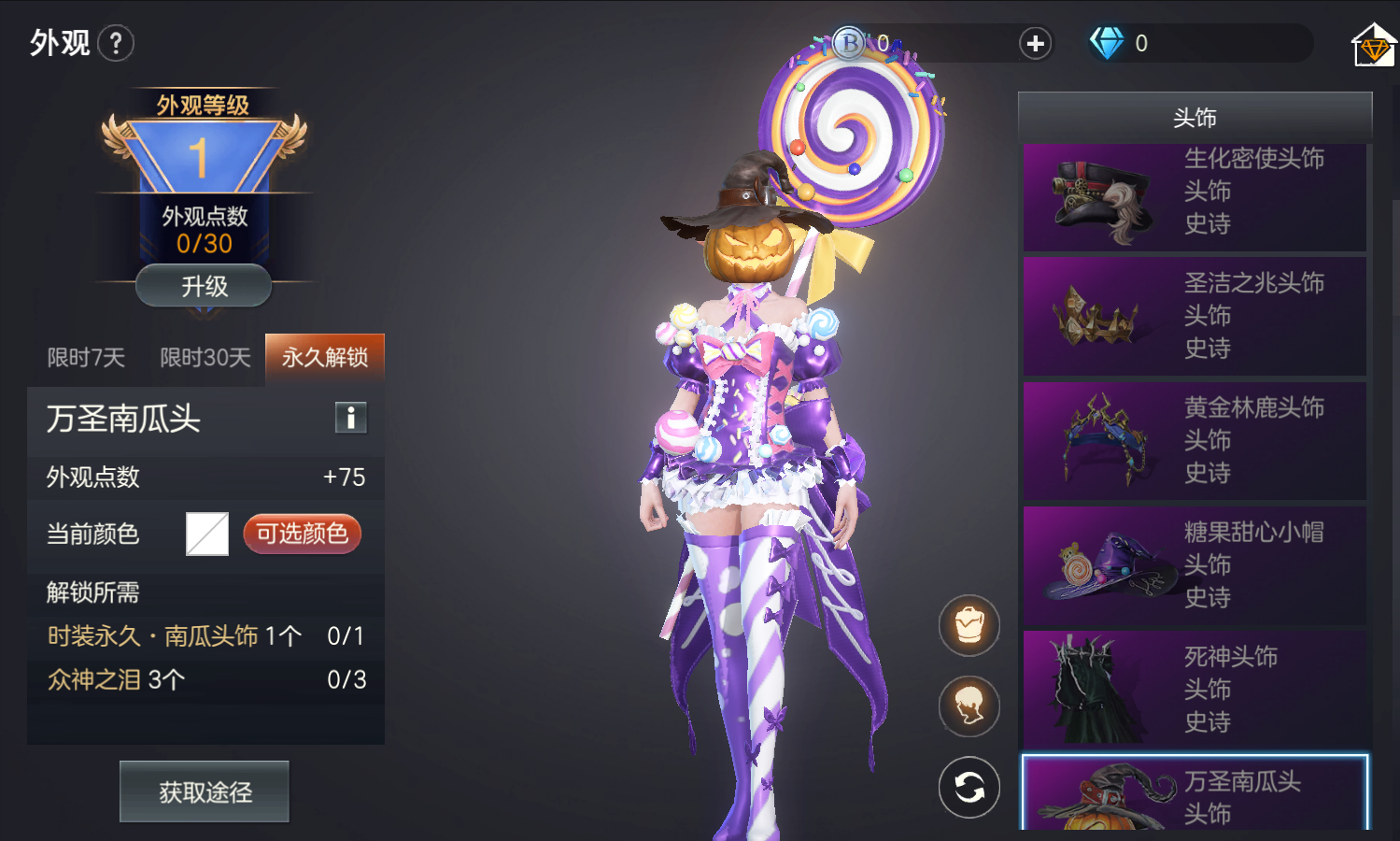Viewport: 1400px width, 841px height.
Task: Select 死神头饰 headwear entry
Action: [x=1195, y=690]
